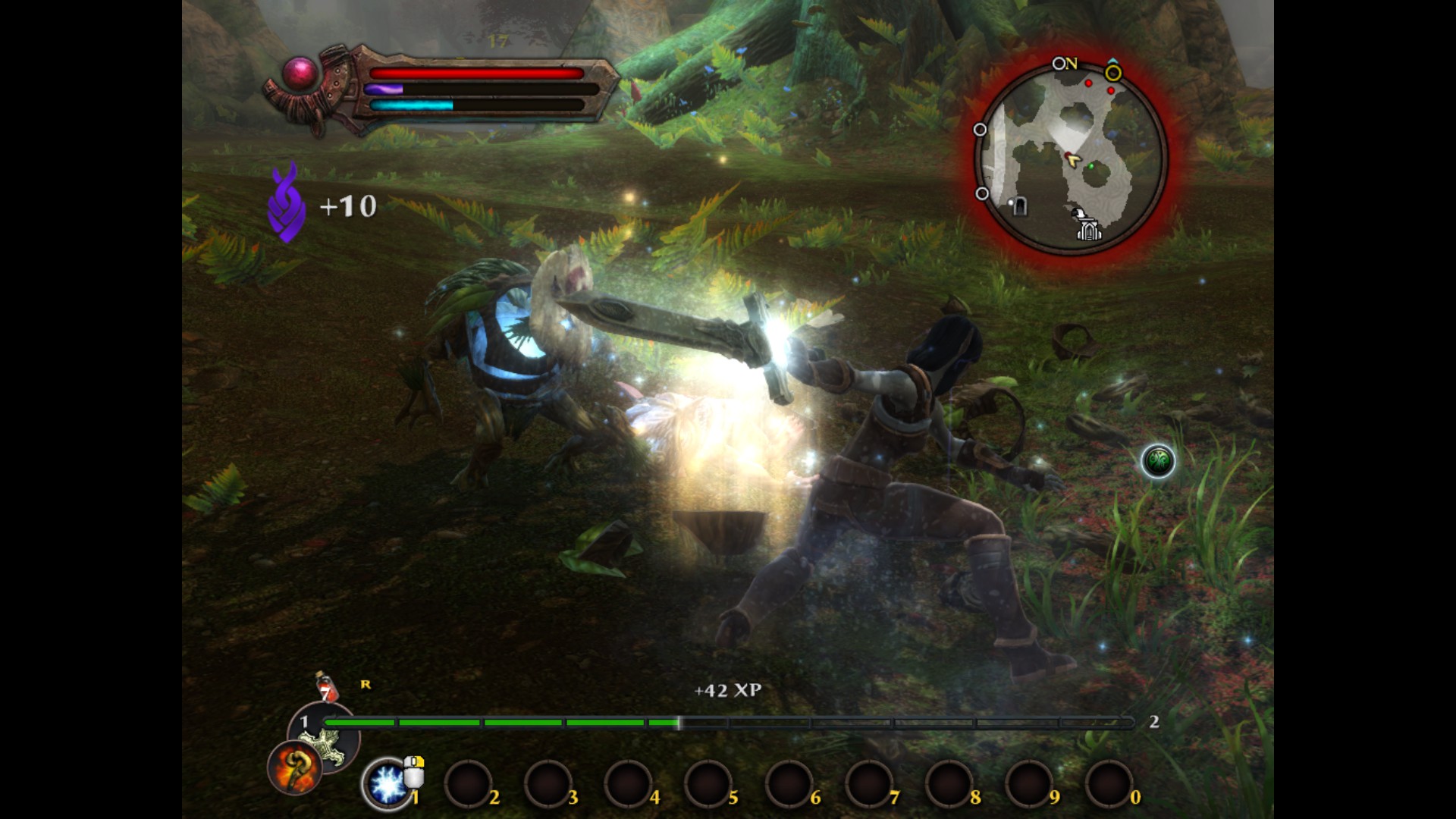Click the yellow quest ring on the minimap edge
Screen dimensions: 1456x819
click(x=1113, y=74)
